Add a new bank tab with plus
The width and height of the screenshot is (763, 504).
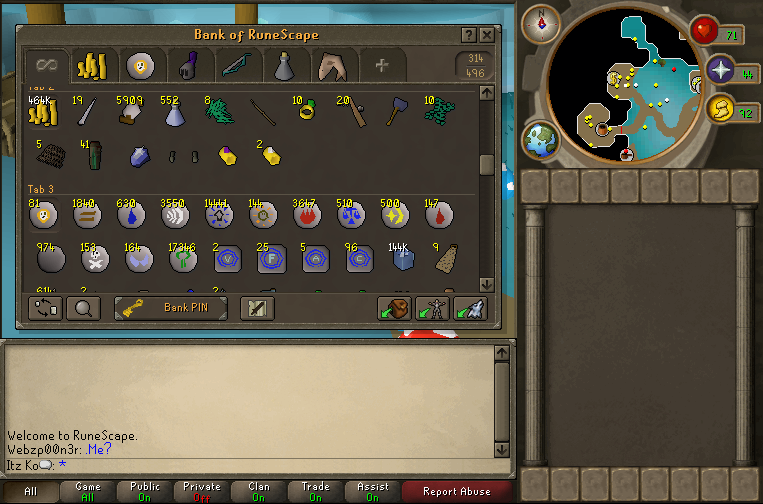[381, 66]
